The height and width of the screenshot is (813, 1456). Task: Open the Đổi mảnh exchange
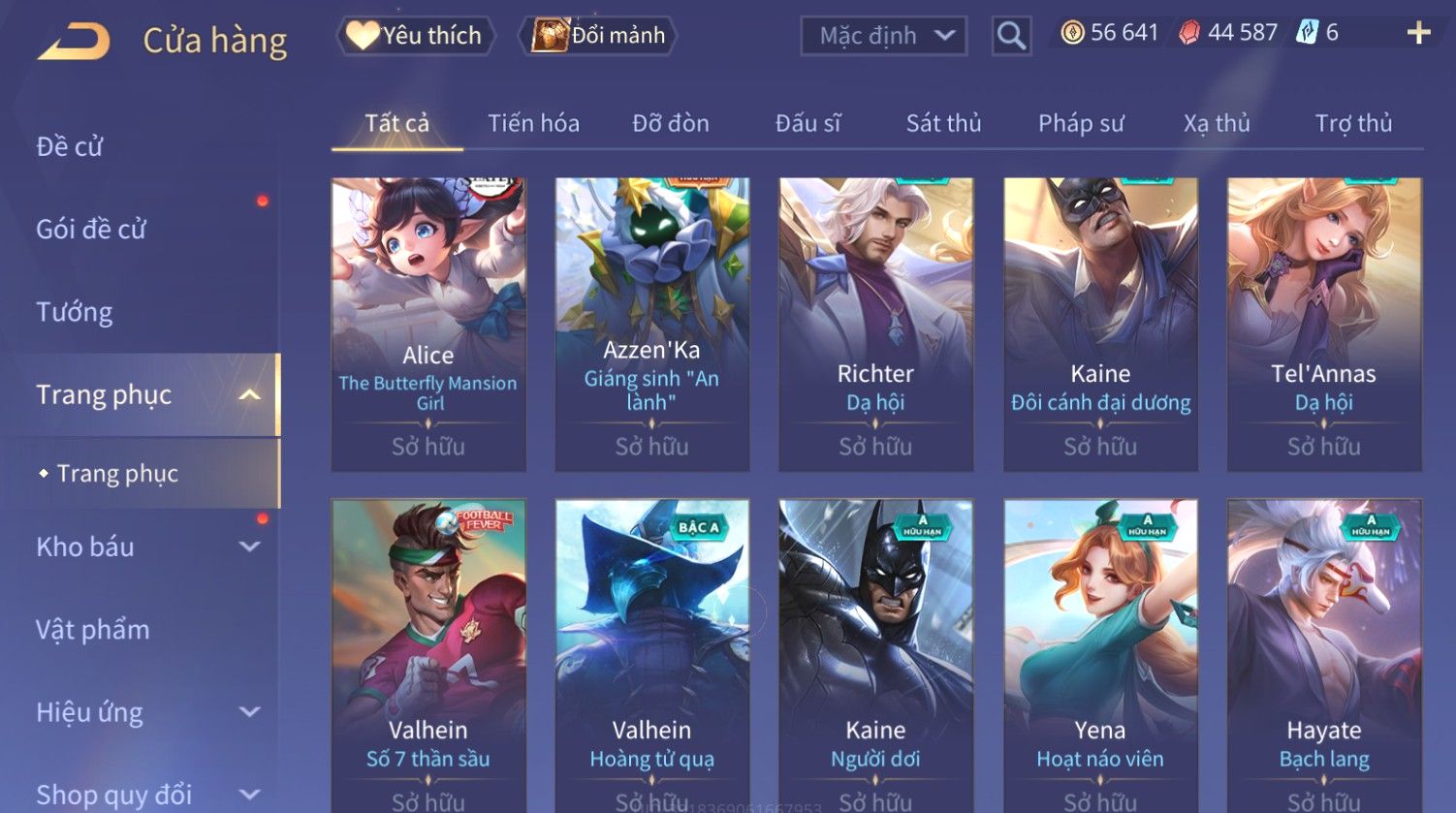[x=598, y=36]
